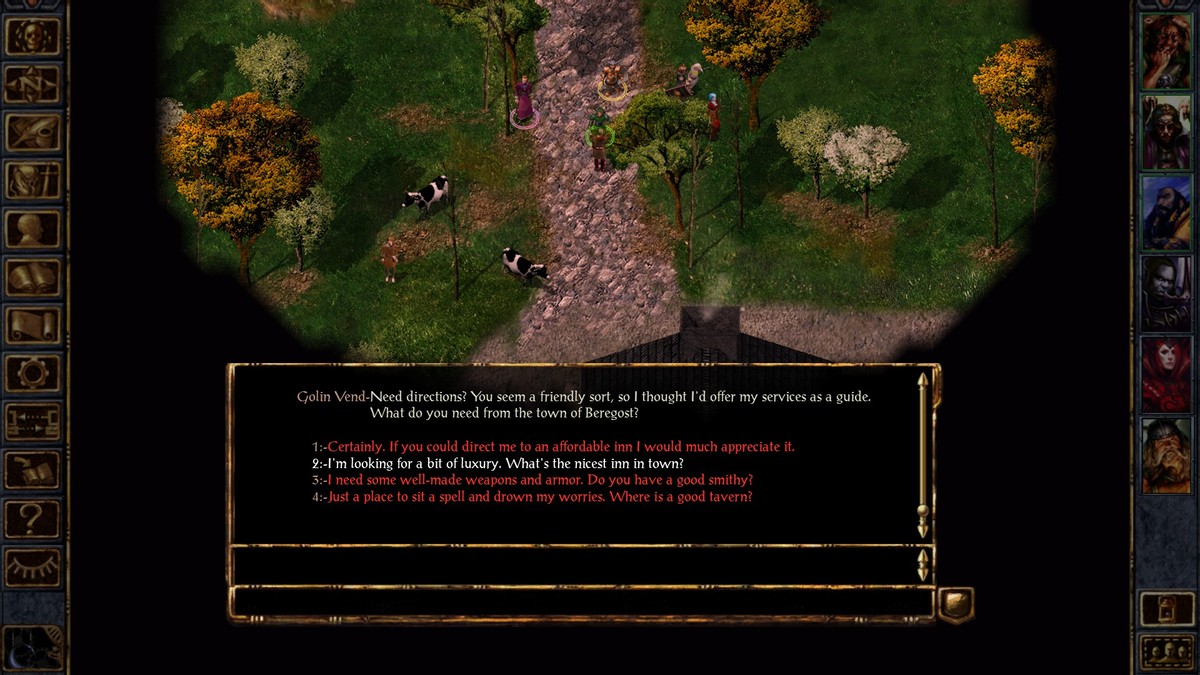This screenshot has height=675, width=1200.
Task: Choose the good tavern dialogue reply
Action: click(x=540, y=497)
